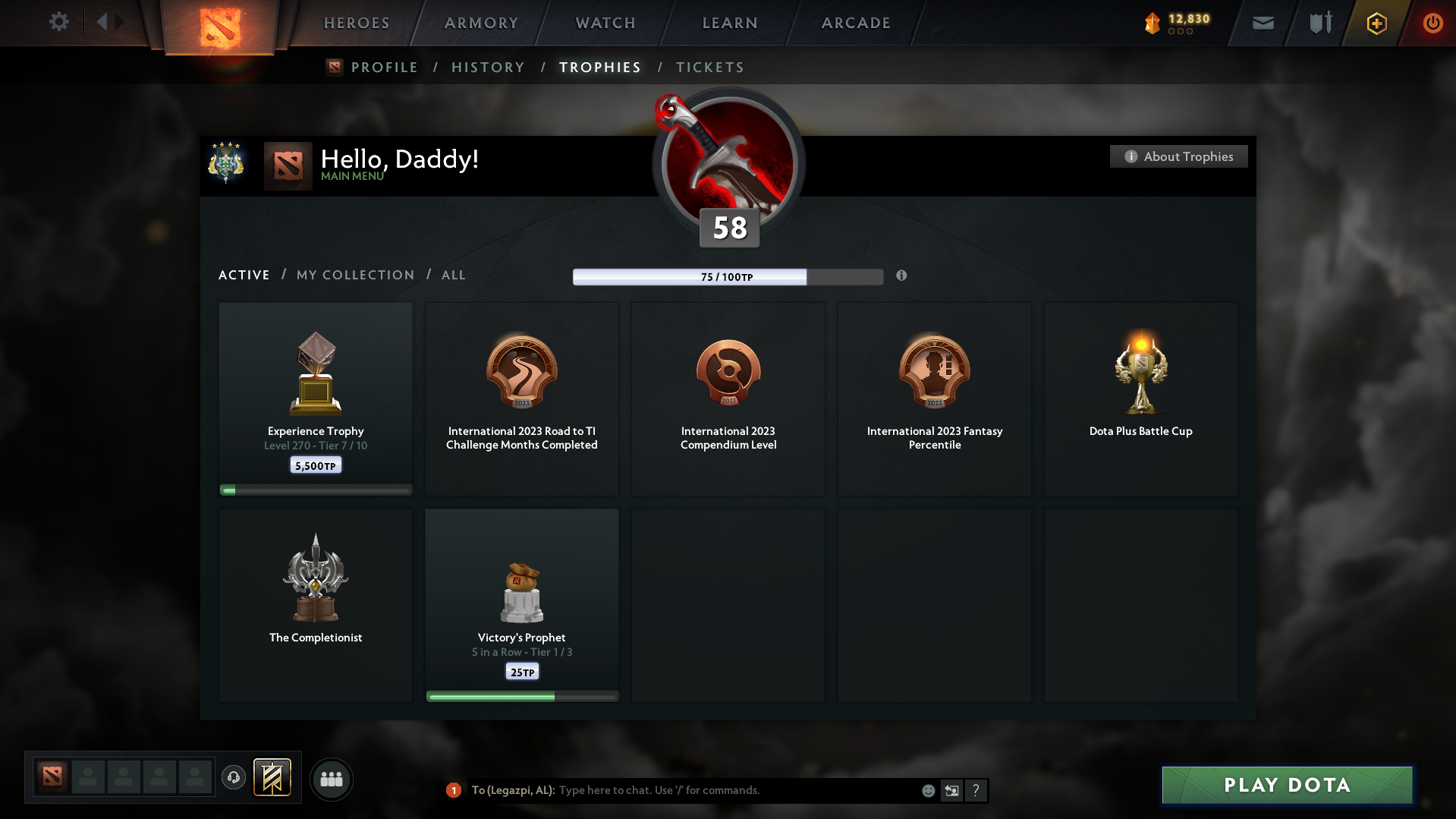Select the Experience Trophy card
The height and width of the screenshot is (819, 1456).
[x=315, y=395]
